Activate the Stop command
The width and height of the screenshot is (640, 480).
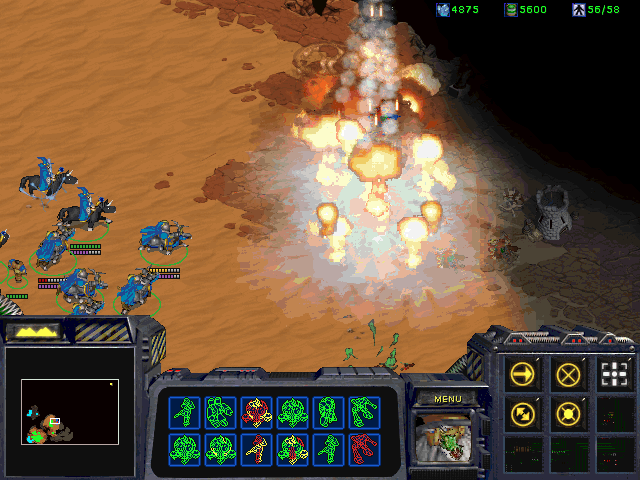(x=569, y=374)
